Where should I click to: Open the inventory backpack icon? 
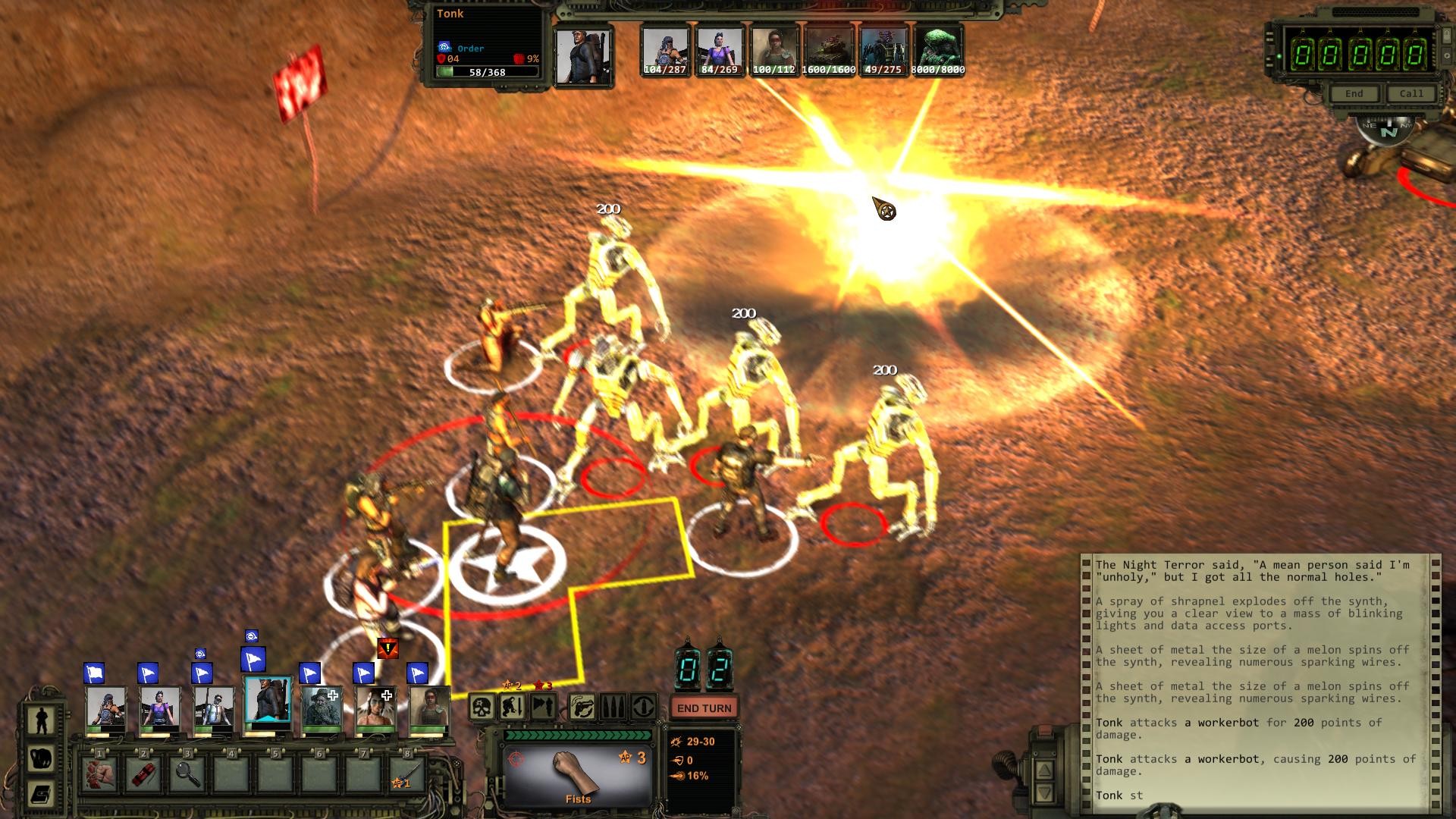pyautogui.click(x=41, y=758)
